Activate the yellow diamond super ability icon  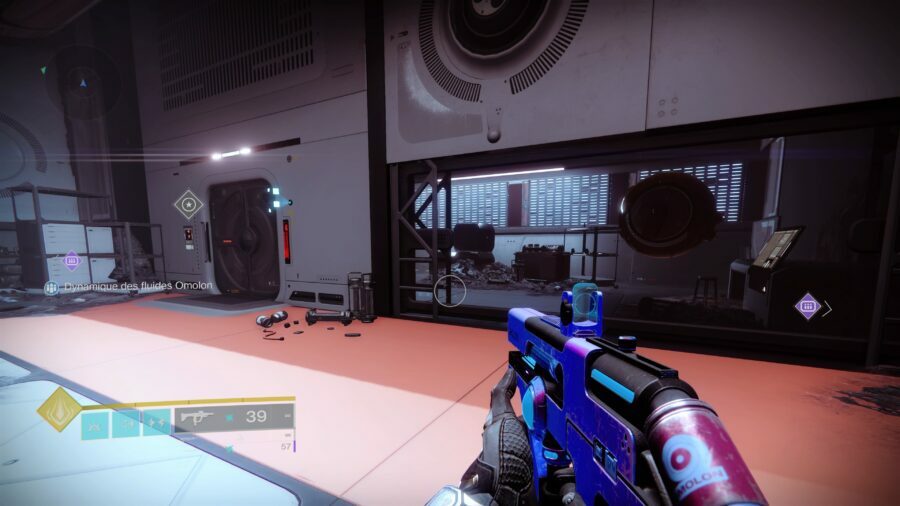[x=58, y=408]
